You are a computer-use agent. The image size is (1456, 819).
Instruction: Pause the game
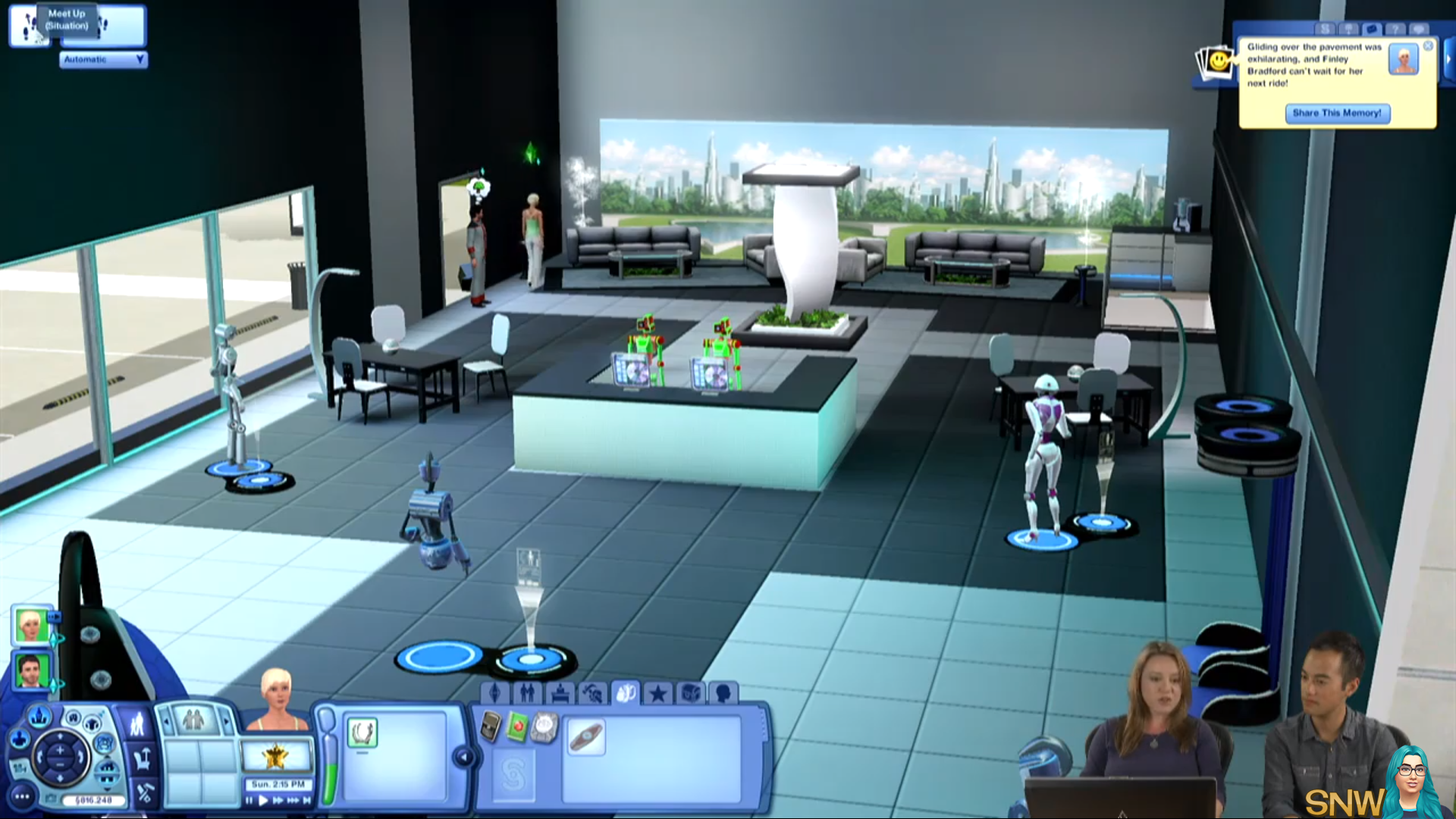pos(249,800)
